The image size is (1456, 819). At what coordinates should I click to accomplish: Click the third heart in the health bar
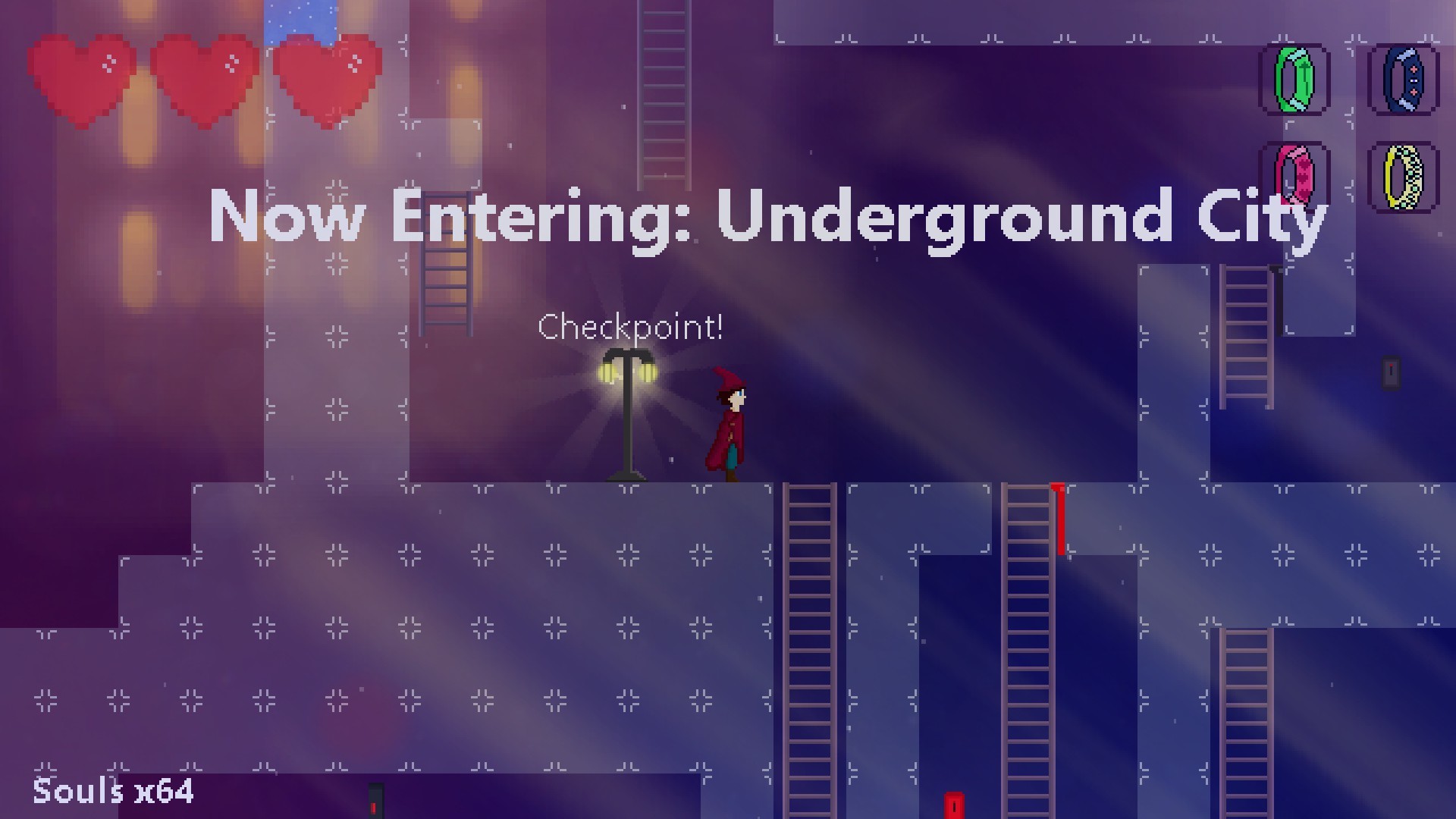click(328, 76)
